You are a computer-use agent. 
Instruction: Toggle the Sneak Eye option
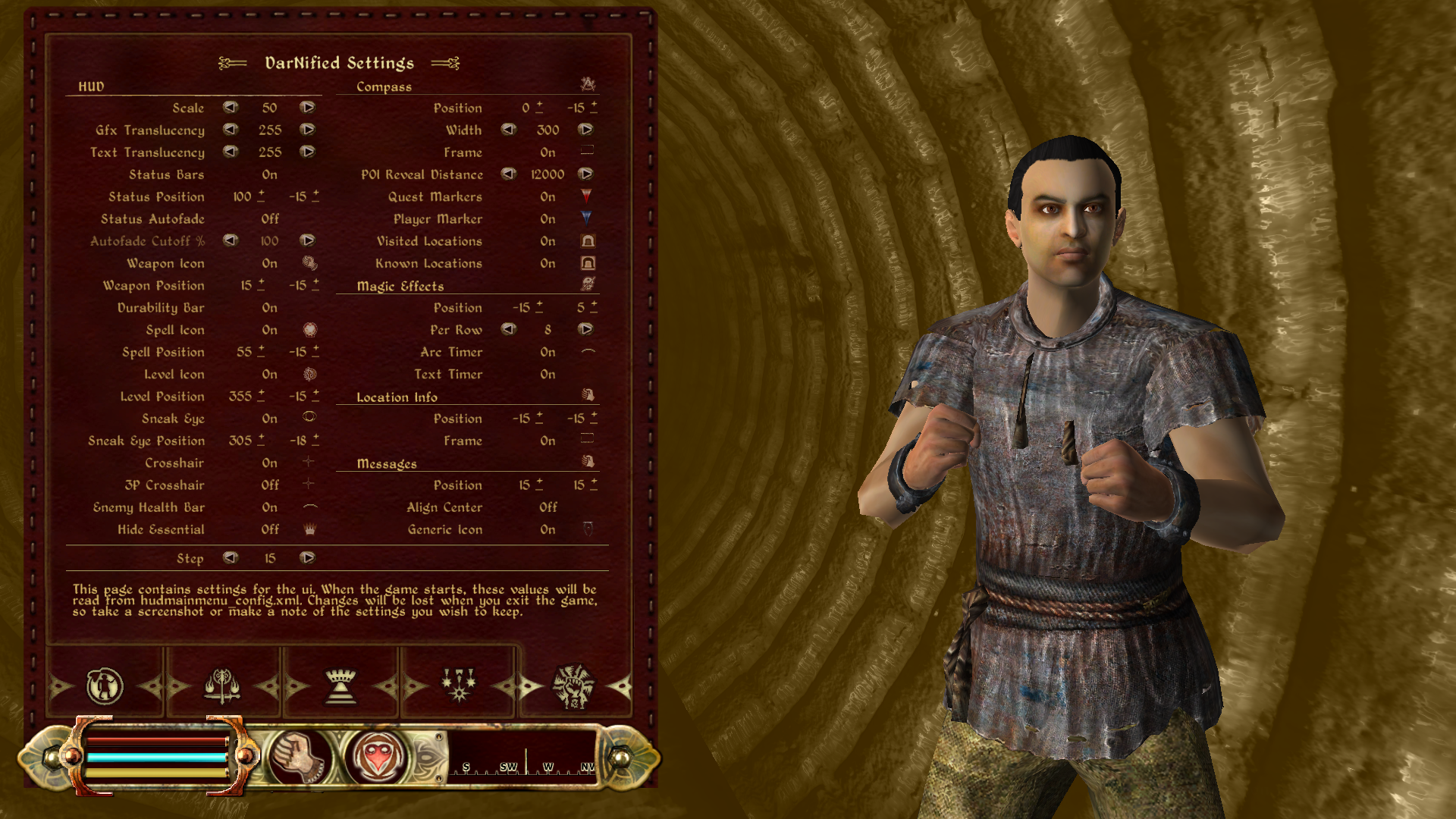(x=269, y=419)
